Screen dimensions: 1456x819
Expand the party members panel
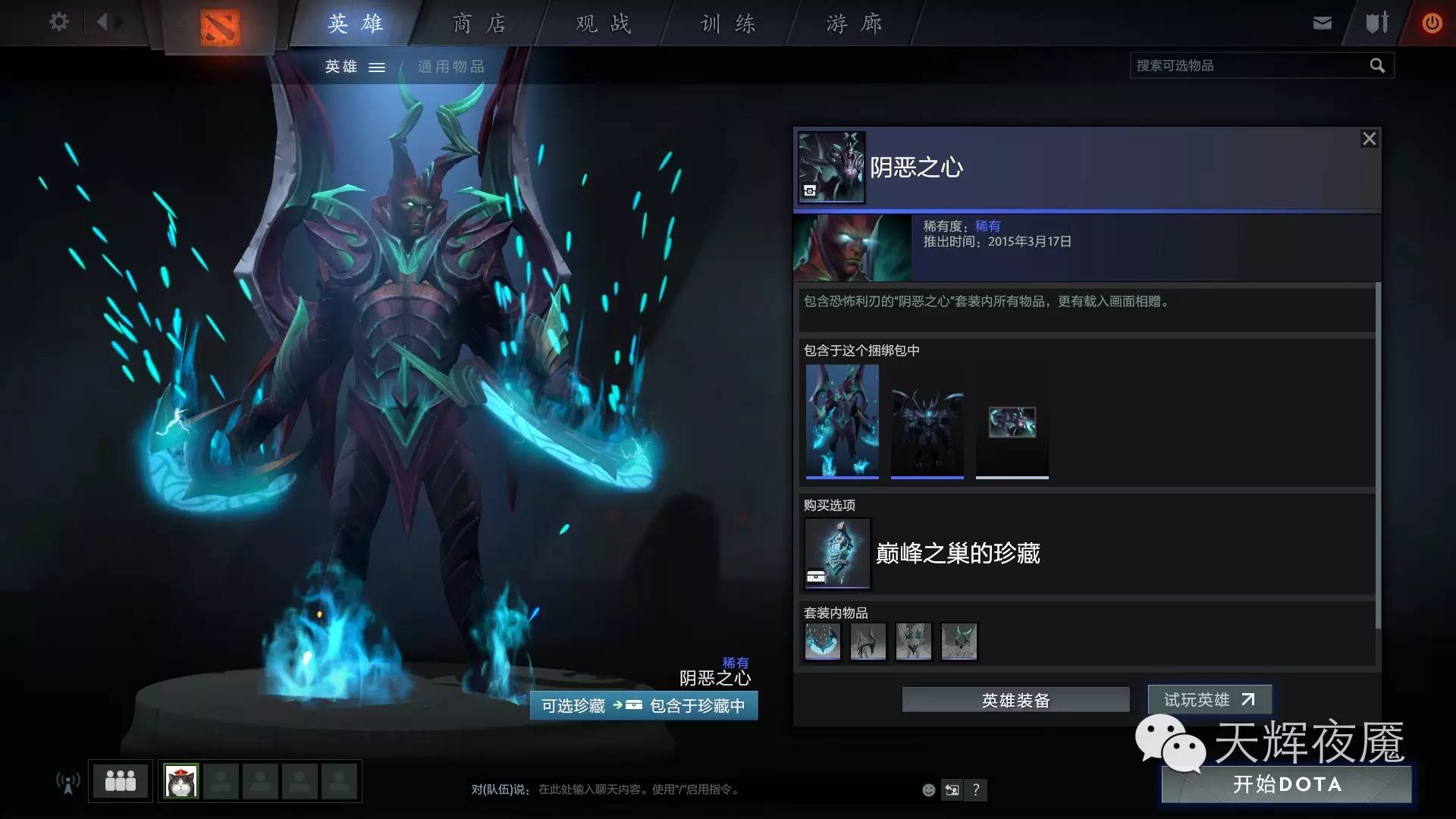coord(121,781)
